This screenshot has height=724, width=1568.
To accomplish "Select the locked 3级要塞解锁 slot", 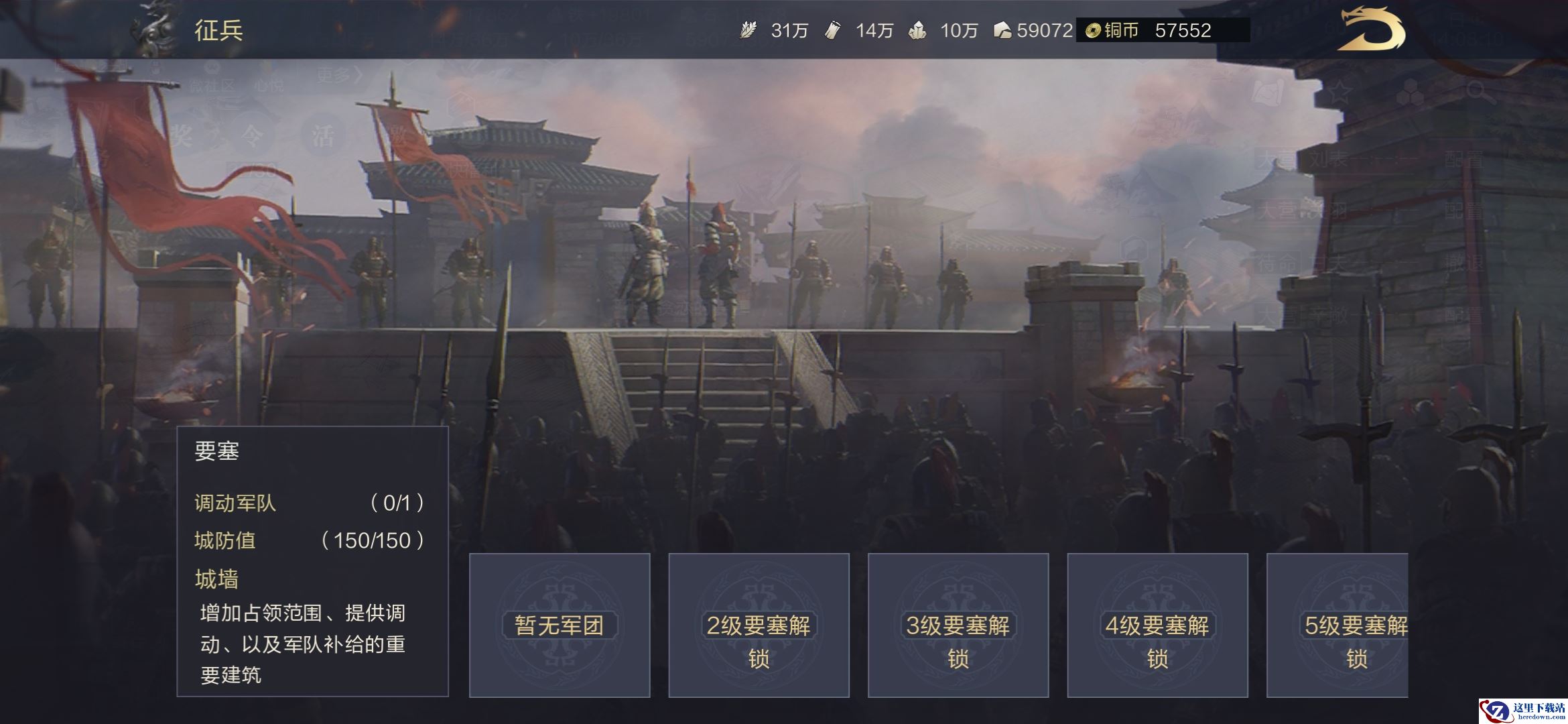I will tap(958, 625).
